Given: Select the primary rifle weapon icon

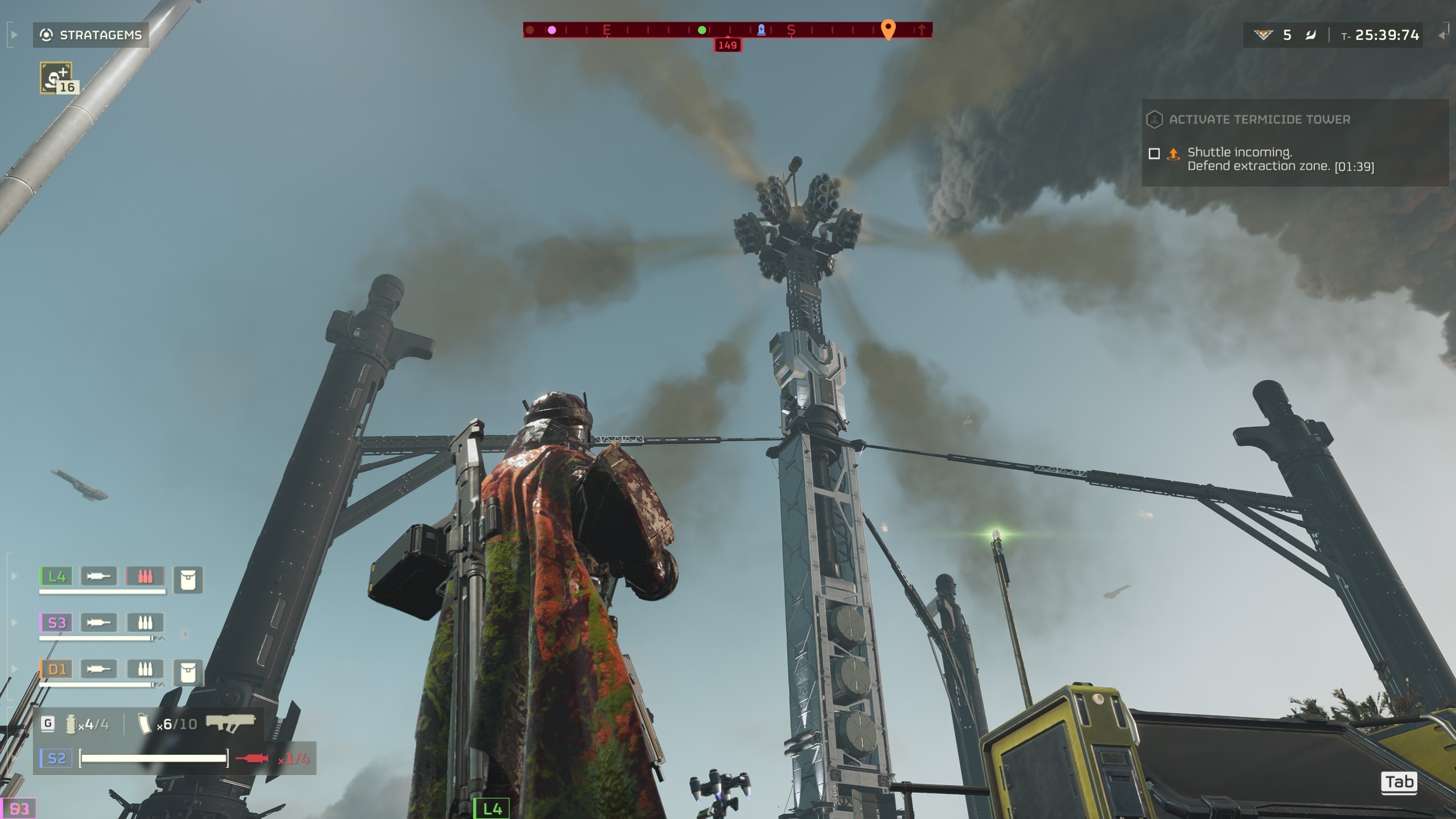Looking at the screenshot, I should pyautogui.click(x=231, y=723).
